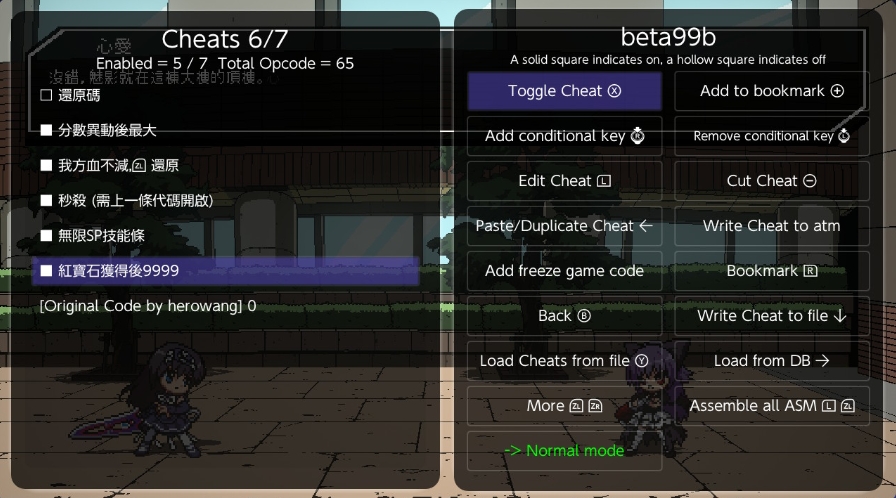
Task: Choose Add conditional key
Action: 564,136
